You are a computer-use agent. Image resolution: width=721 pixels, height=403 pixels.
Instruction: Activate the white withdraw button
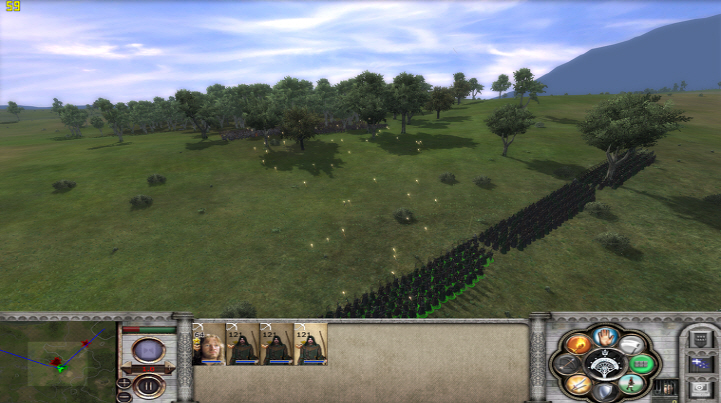630,344
